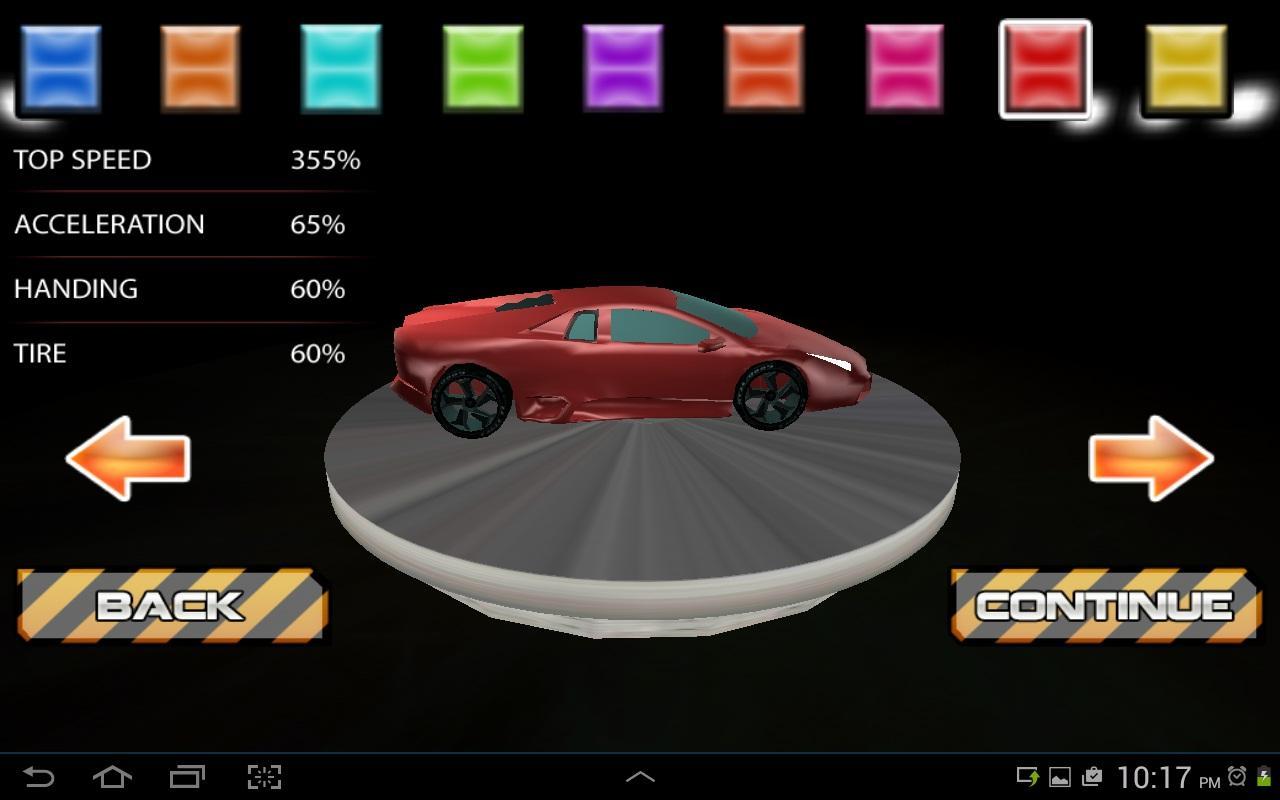The width and height of the screenshot is (1280, 800).
Task: Click the left arrow to view previous car
Action: point(127,460)
